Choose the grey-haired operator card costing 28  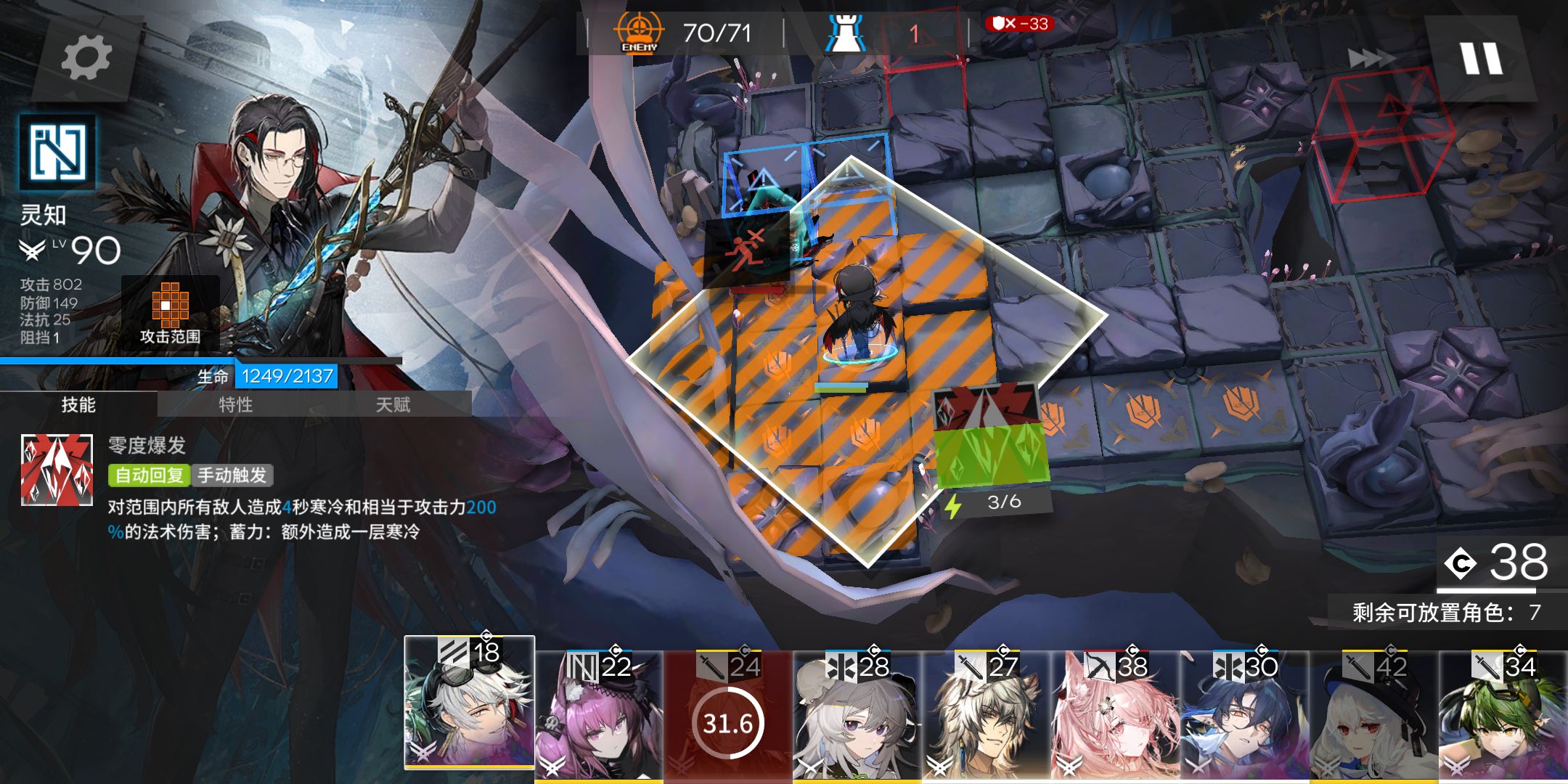857,715
